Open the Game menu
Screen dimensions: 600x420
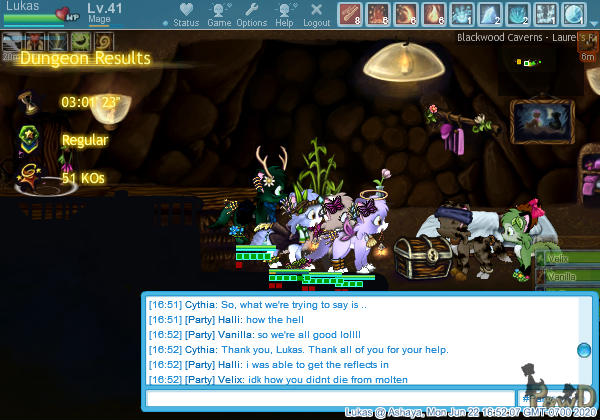tap(219, 14)
